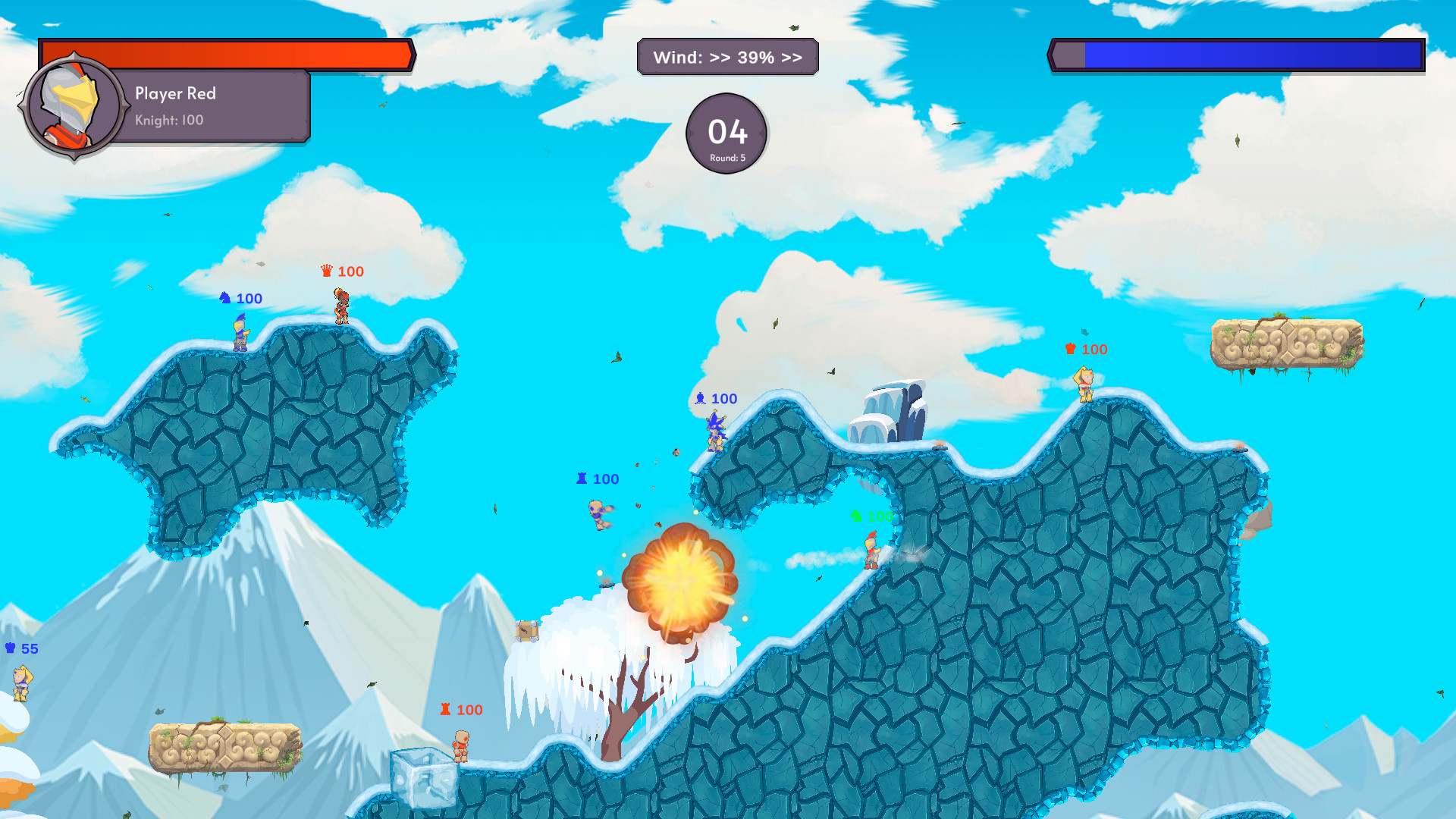Click the red crown icon above the red knight
1456x819 pixels.
[328, 271]
